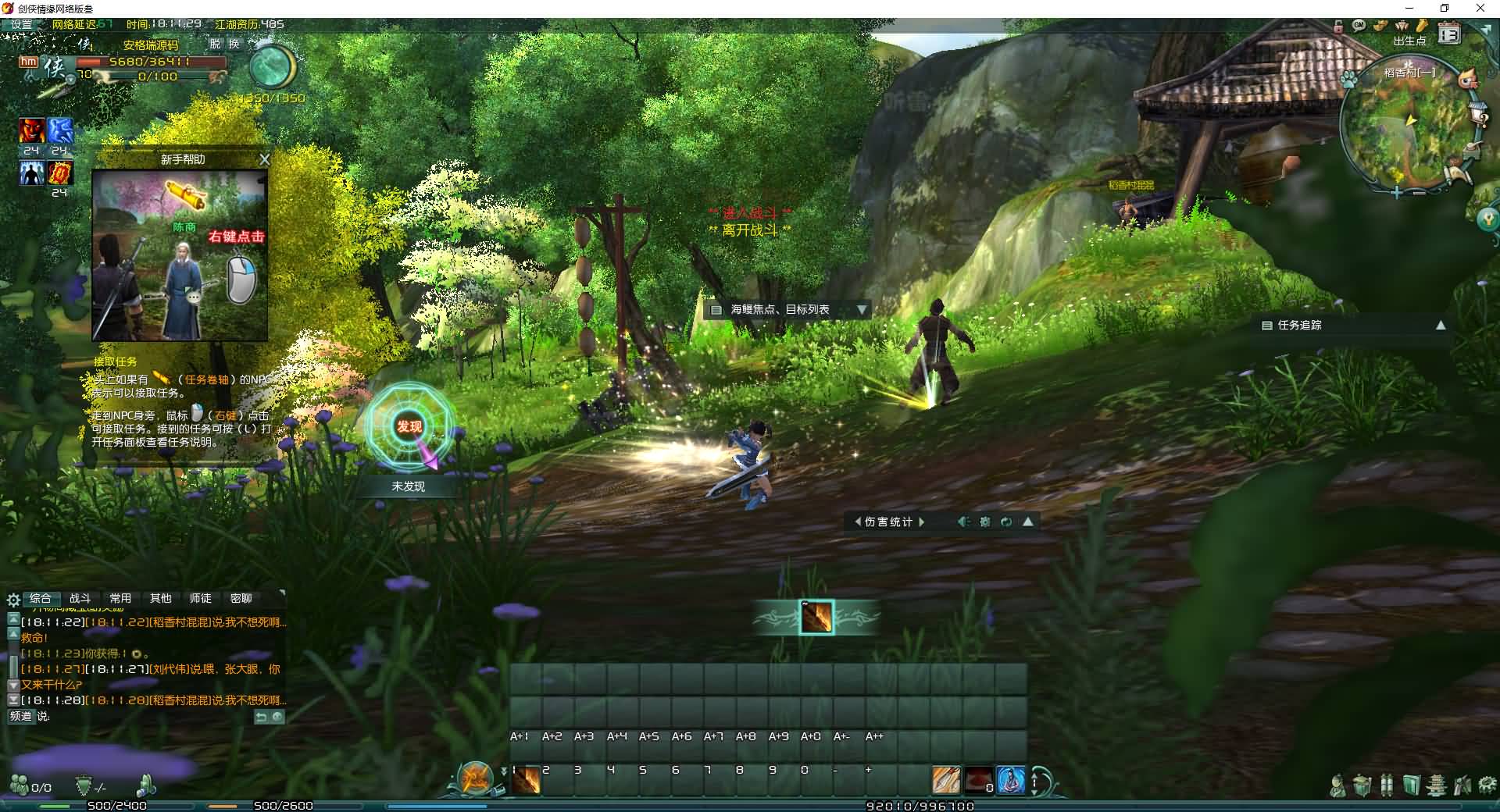Close the game window
The width and height of the screenshot is (1500, 812).
click(x=1480, y=8)
